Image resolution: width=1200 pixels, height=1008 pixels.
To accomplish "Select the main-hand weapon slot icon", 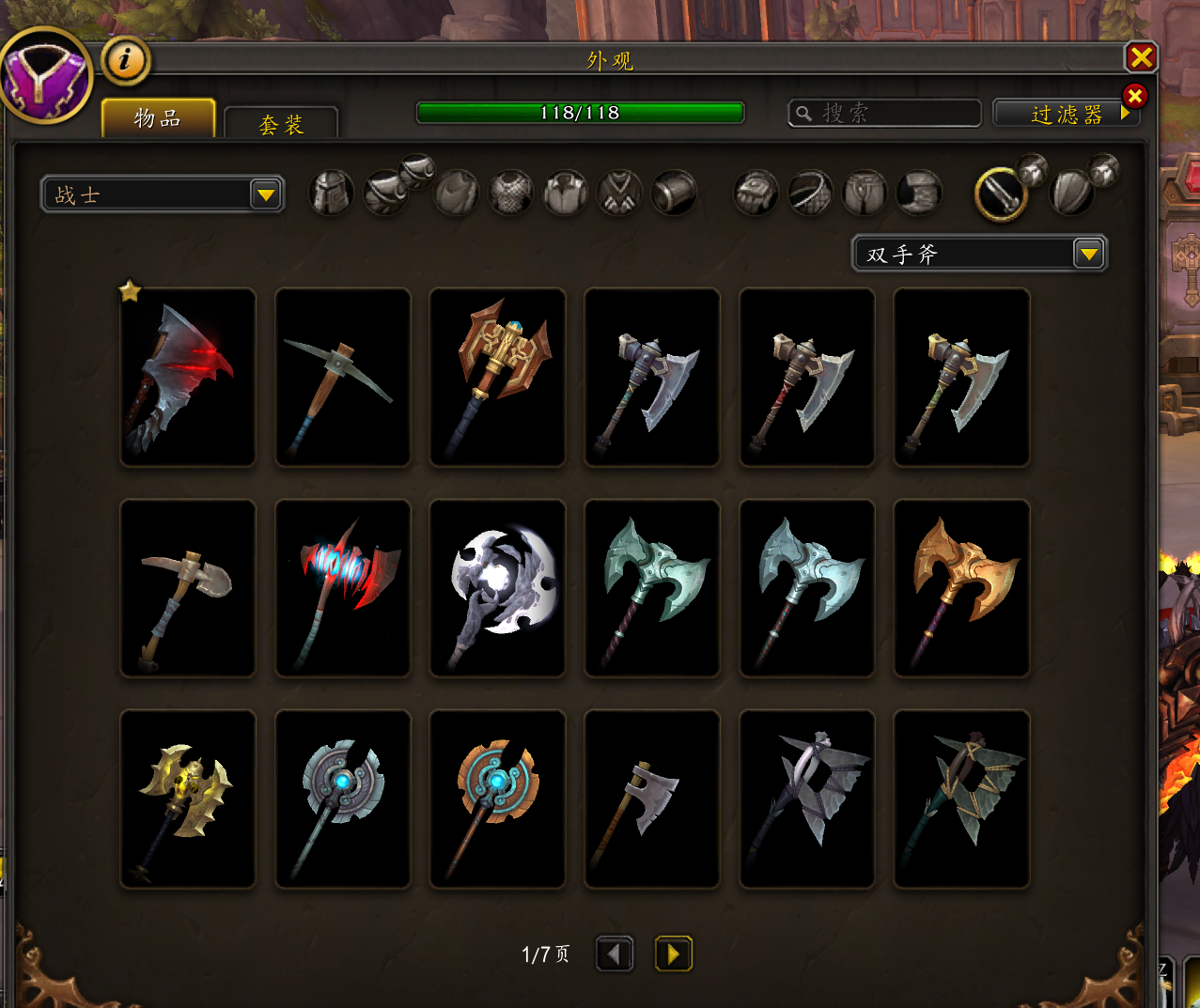I will (x=1001, y=194).
